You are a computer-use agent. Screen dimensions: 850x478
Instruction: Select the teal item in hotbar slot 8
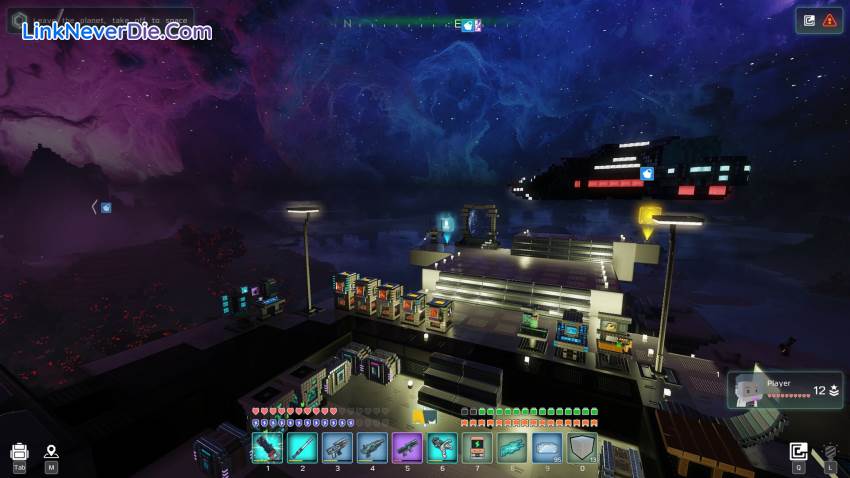[x=512, y=447]
